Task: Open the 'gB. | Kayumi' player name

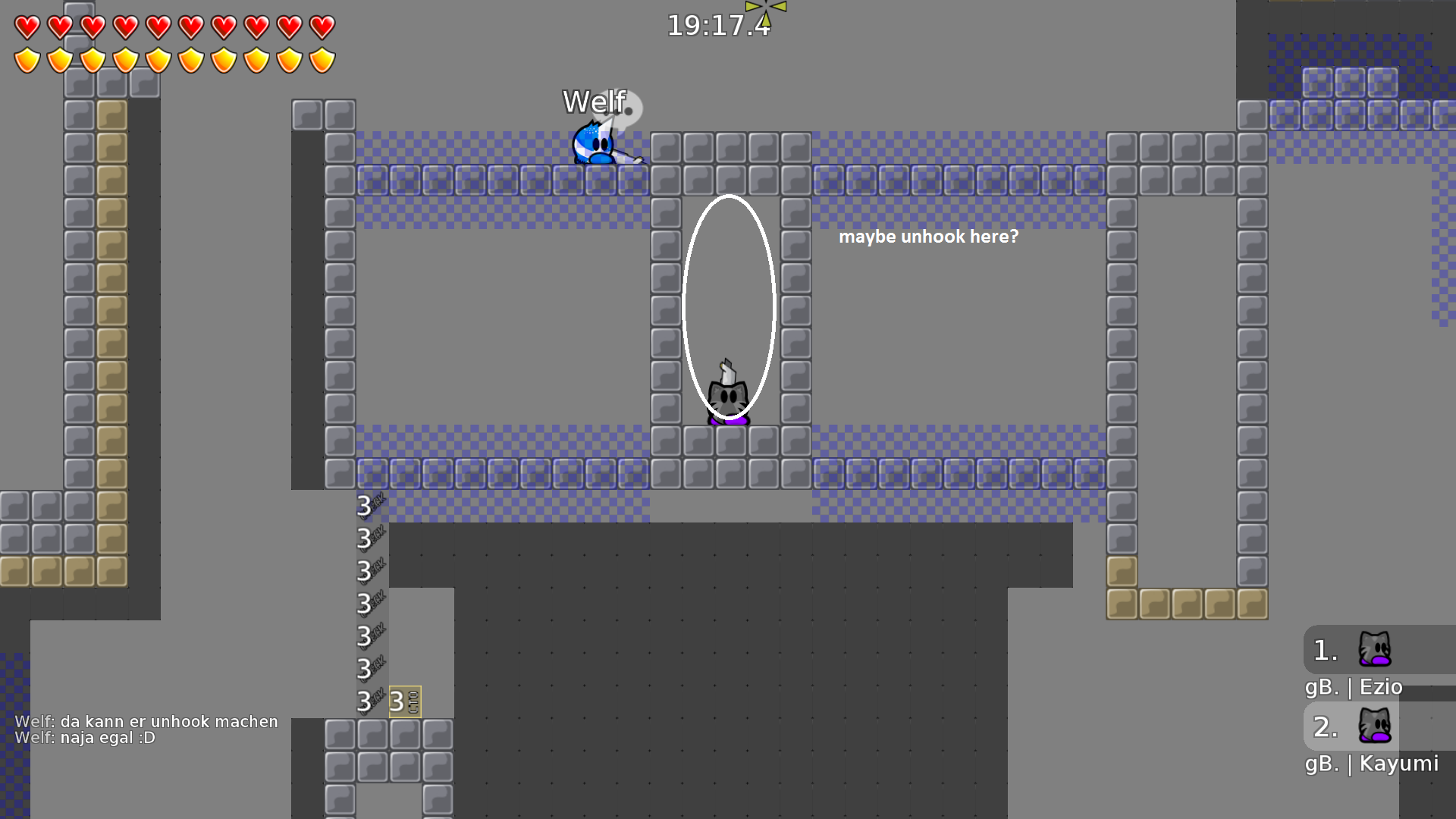Action: click(x=1372, y=764)
